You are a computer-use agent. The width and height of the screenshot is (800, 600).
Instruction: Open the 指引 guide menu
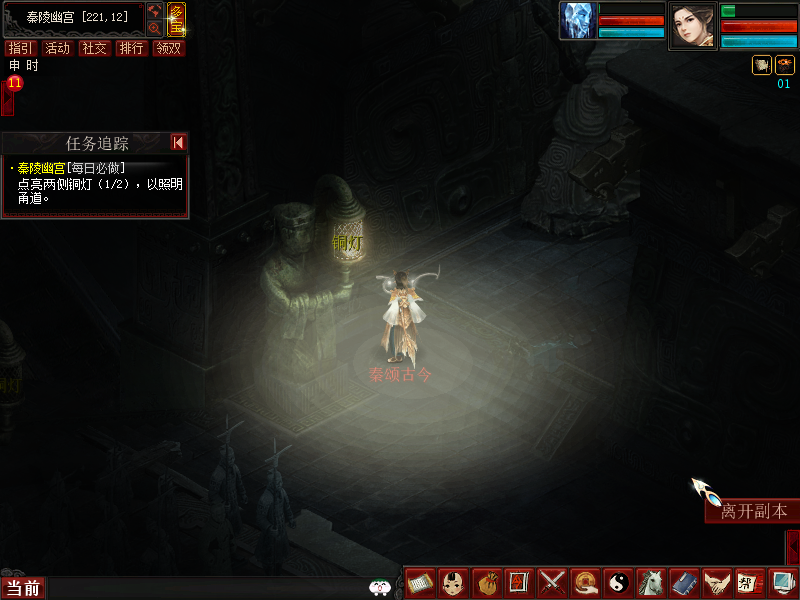[x=18, y=48]
